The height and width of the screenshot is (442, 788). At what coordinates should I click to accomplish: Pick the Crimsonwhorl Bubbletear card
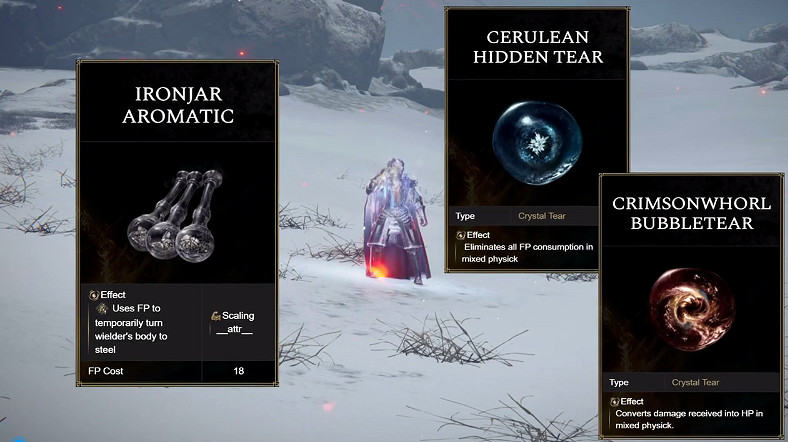(688, 300)
